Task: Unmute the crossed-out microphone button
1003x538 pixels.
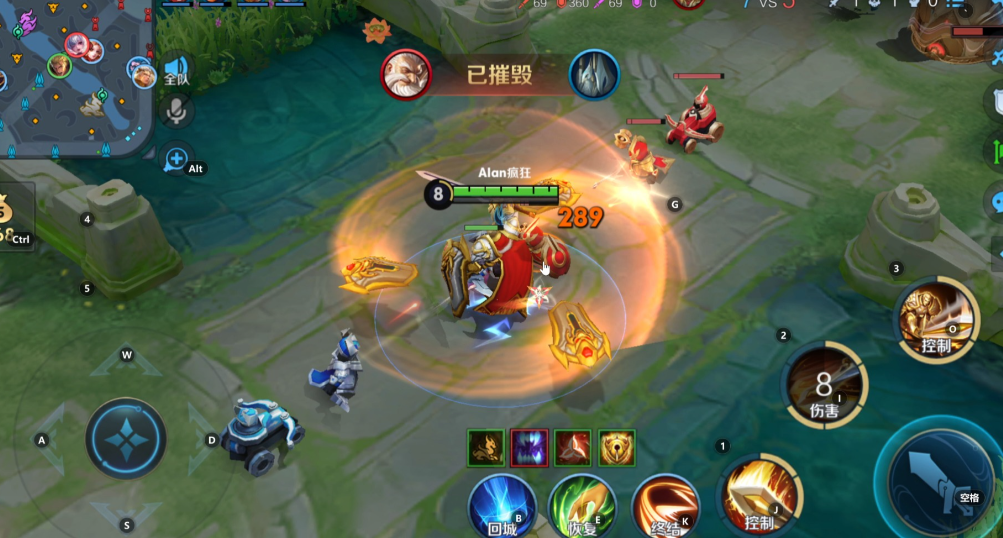Action: pos(177,111)
